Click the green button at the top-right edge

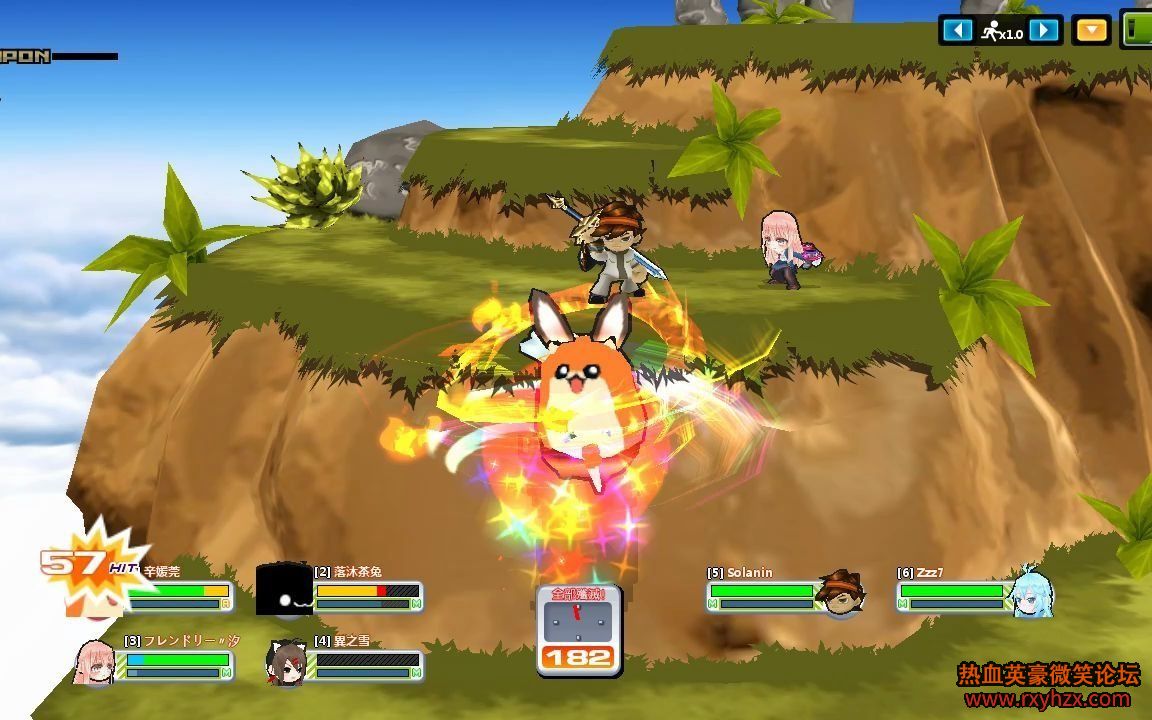point(1136,29)
